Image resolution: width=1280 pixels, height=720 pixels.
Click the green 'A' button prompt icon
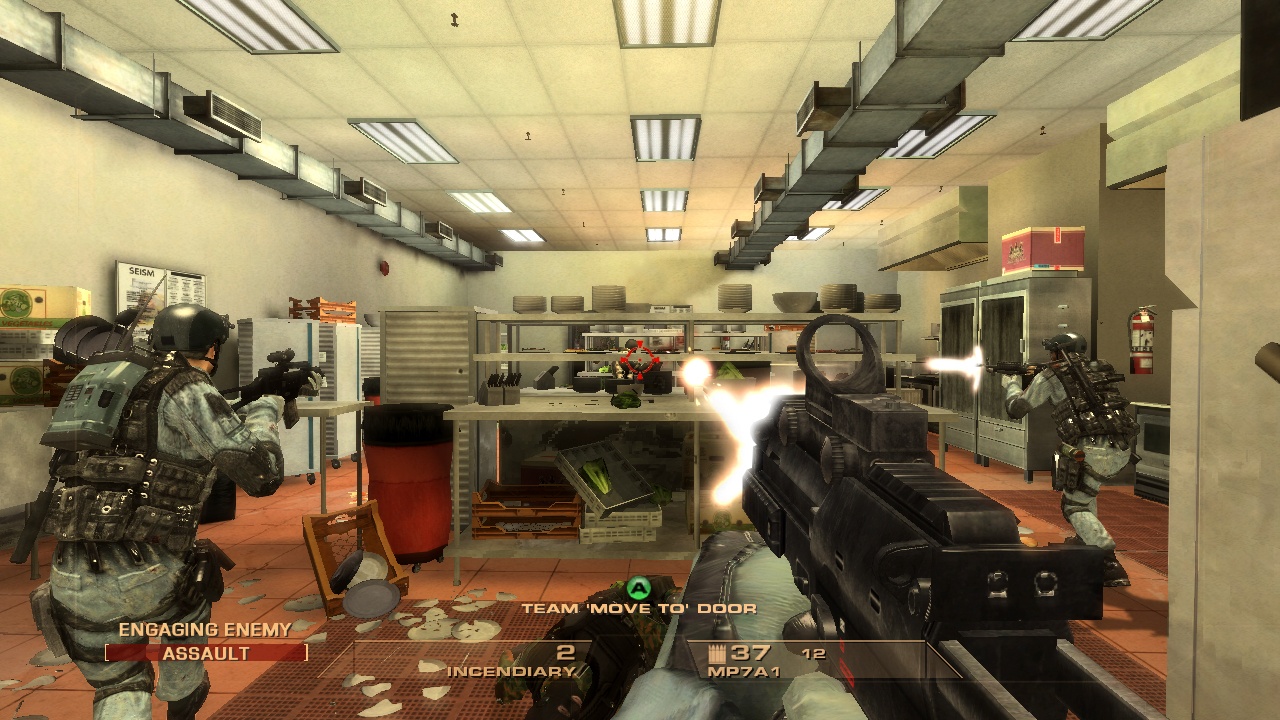tap(637, 588)
